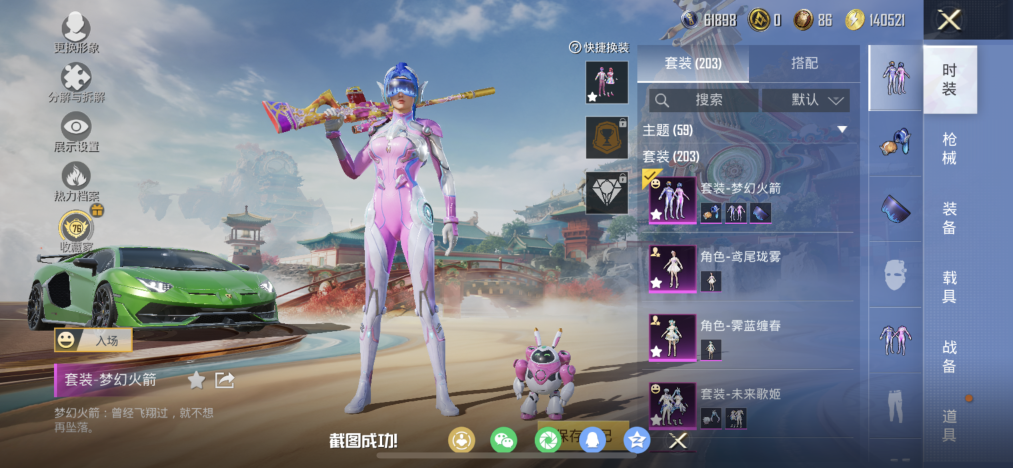
Task: Switch to the 战备 category
Action: tap(949, 356)
